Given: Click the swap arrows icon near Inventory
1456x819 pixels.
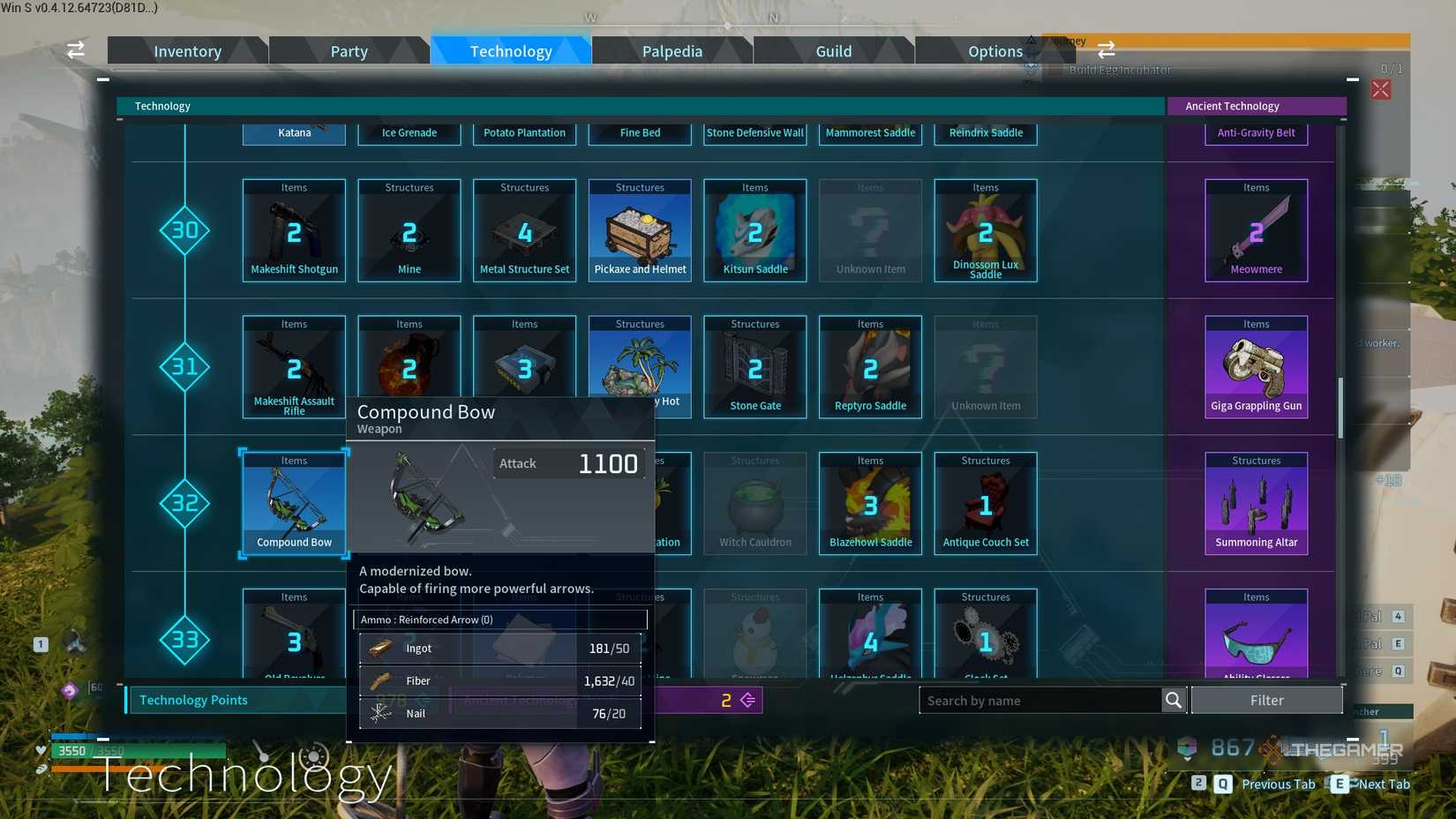Looking at the screenshot, I should tap(75, 50).
